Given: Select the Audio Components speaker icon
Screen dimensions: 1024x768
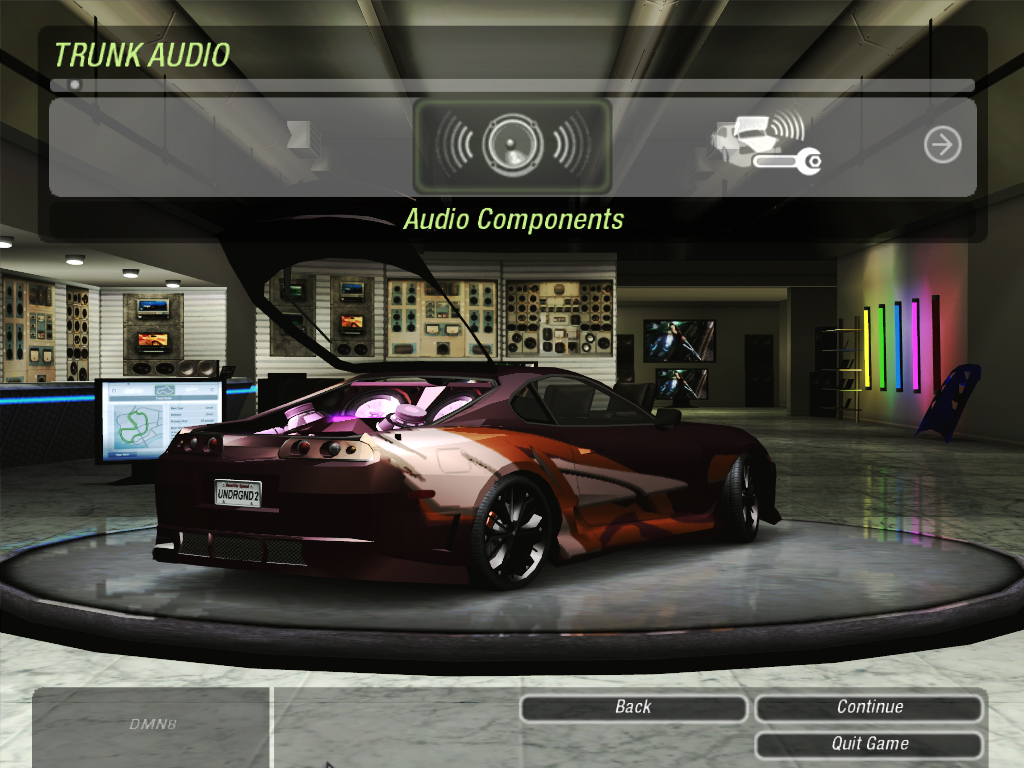Looking at the screenshot, I should [x=511, y=146].
